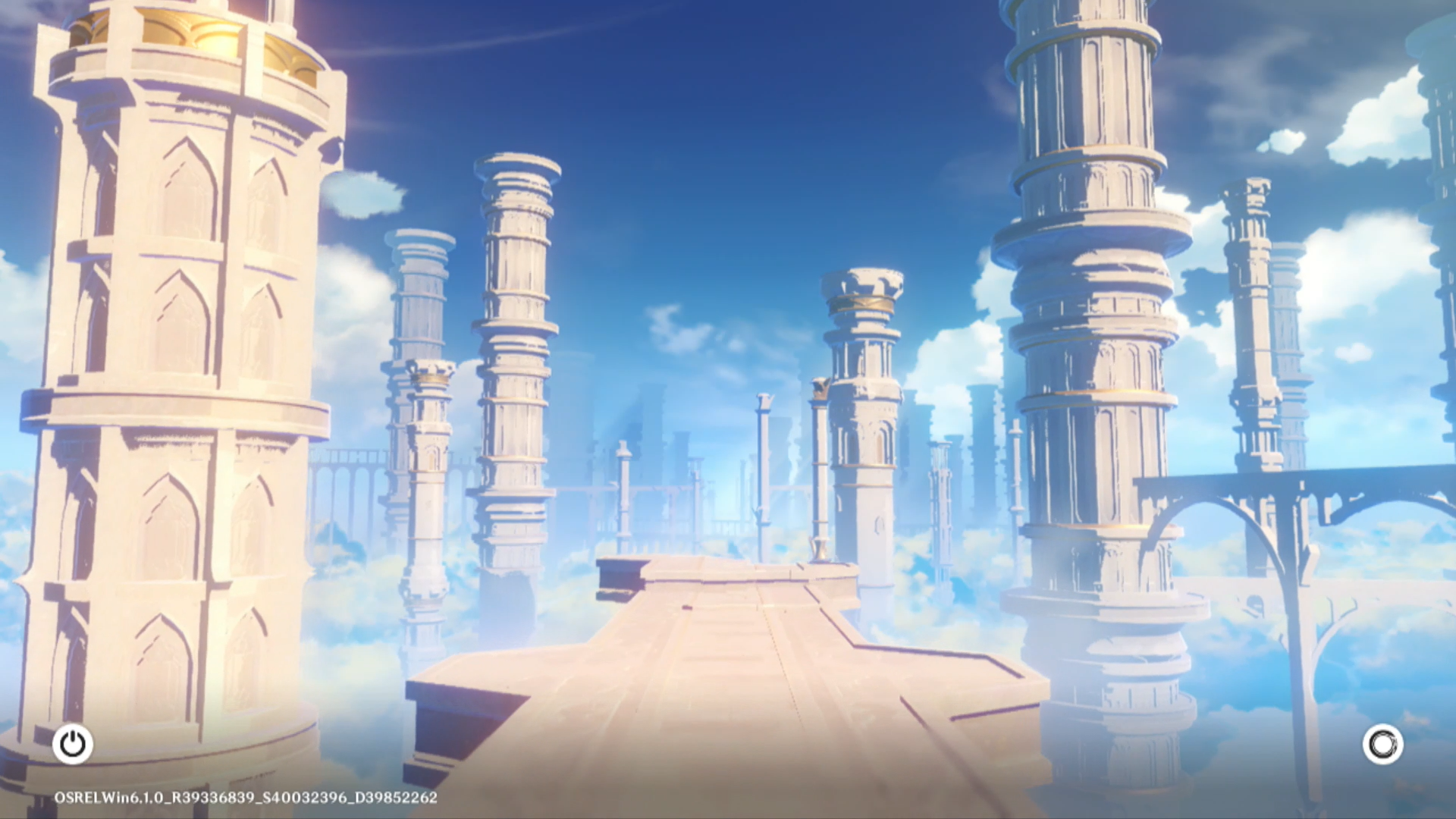The width and height of the screenshot is (1456, 819).
Task: Open the circular icon button at bottom right
Action: 1382,744
